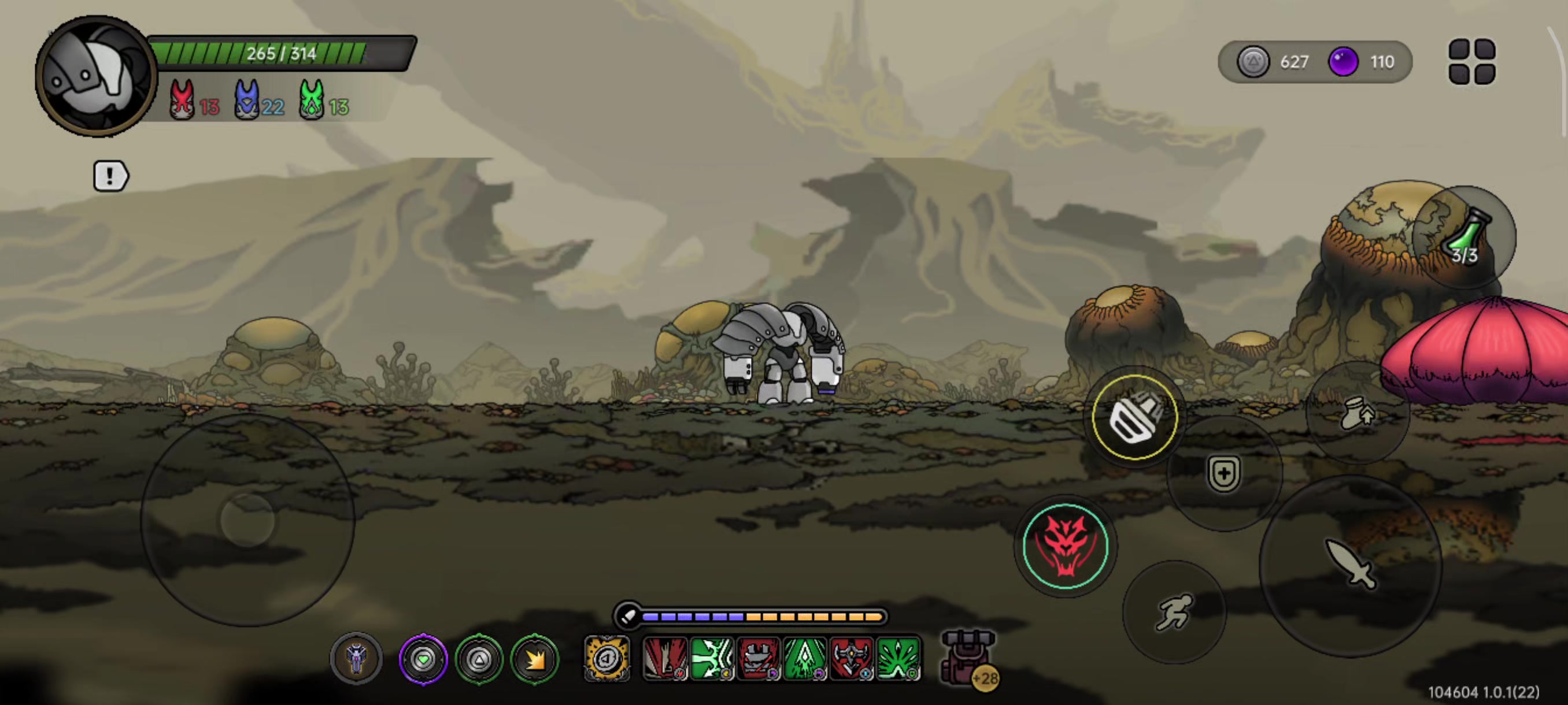Image resolution: width=1568 pixels, height=705 pixels.
Task: Select the armored character portrait
Action: coord(95,76)
